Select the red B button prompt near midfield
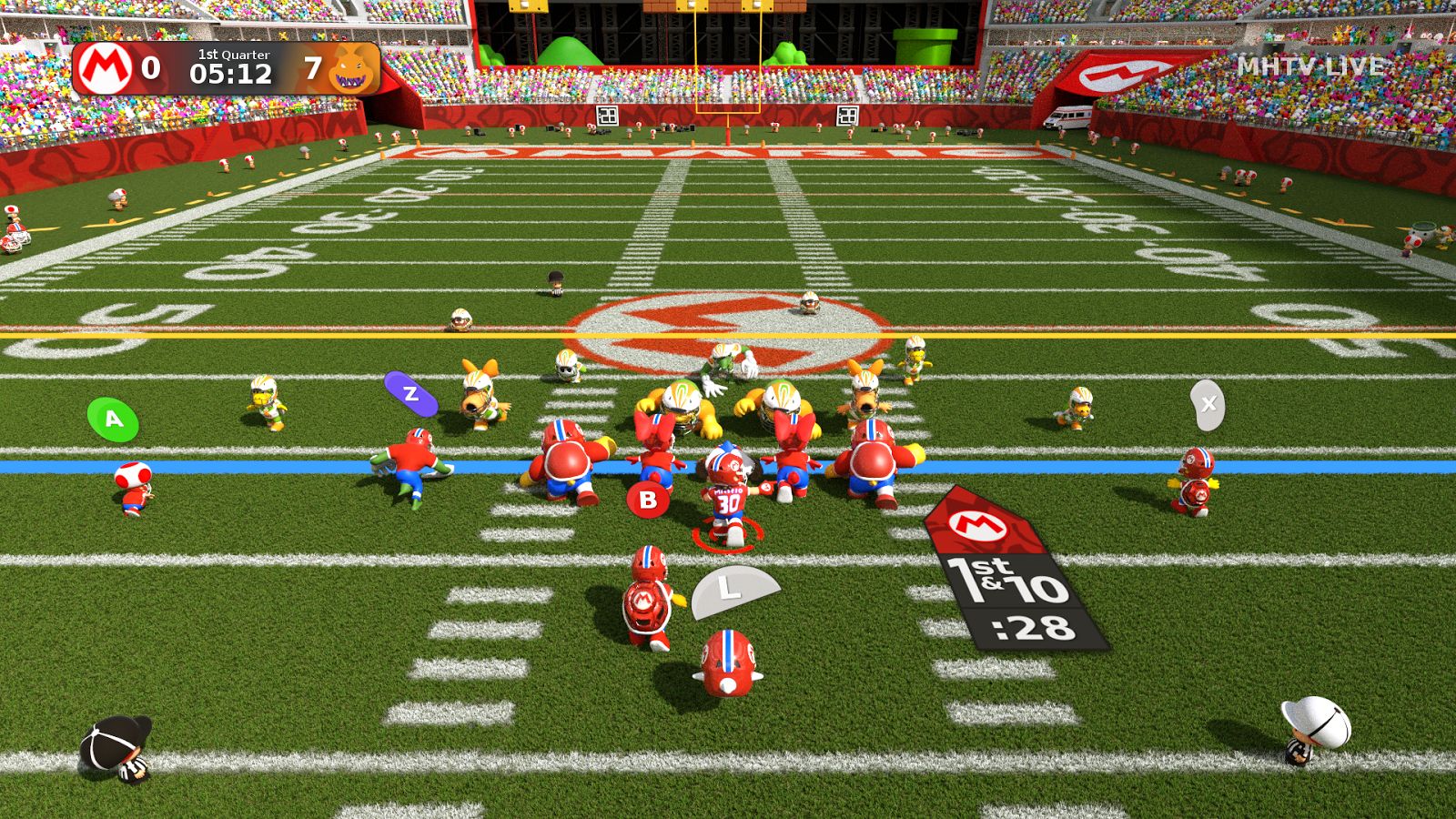The image size is (1456, 819). [648, 498]
